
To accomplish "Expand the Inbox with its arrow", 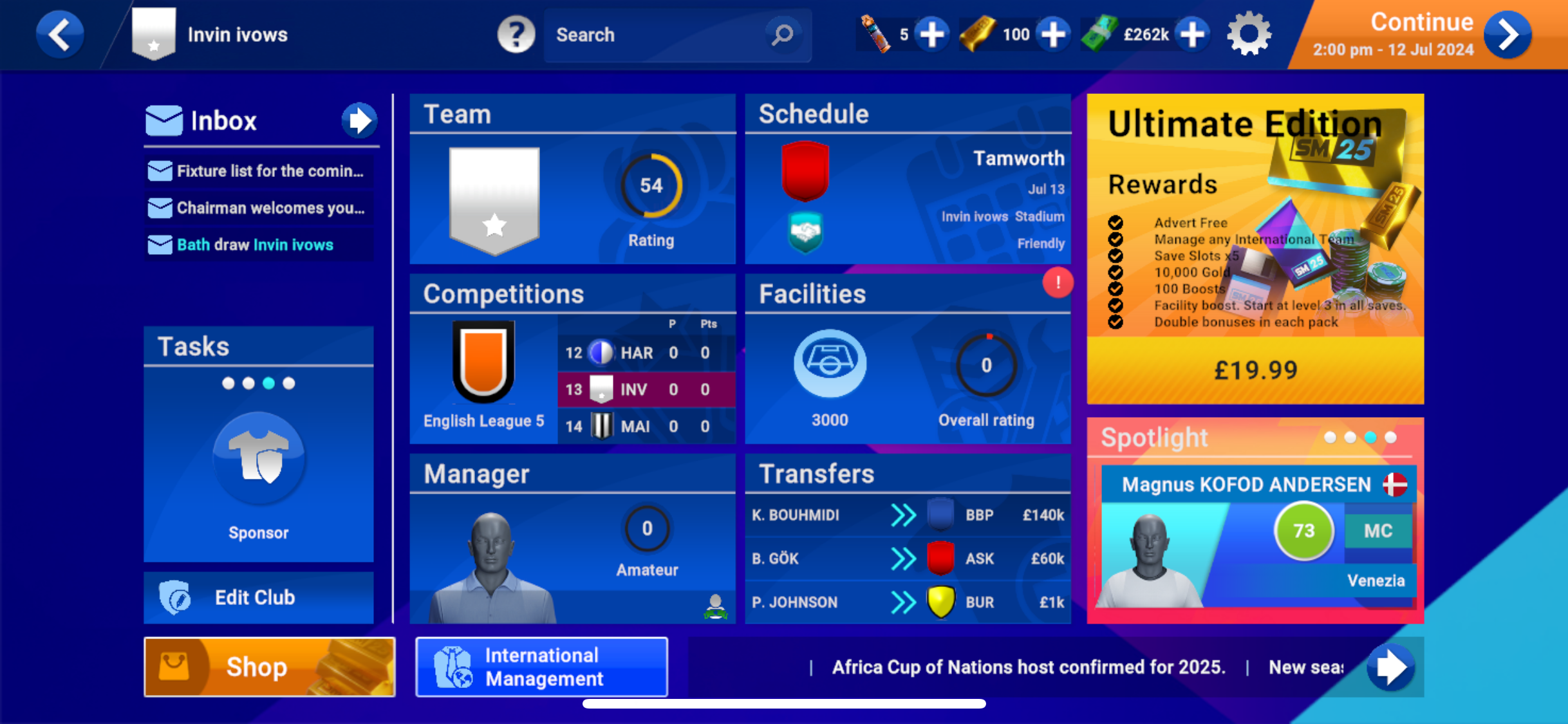I will pos(360,120).
